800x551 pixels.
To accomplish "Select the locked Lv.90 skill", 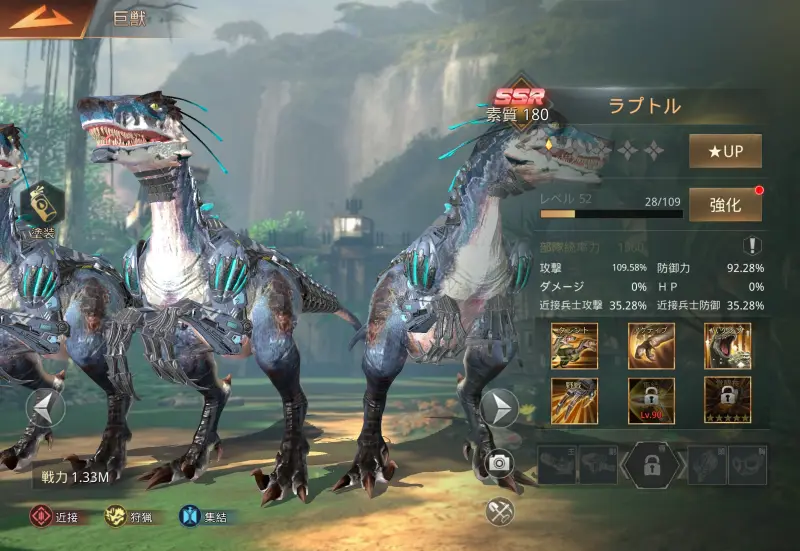I will point(651,400).
